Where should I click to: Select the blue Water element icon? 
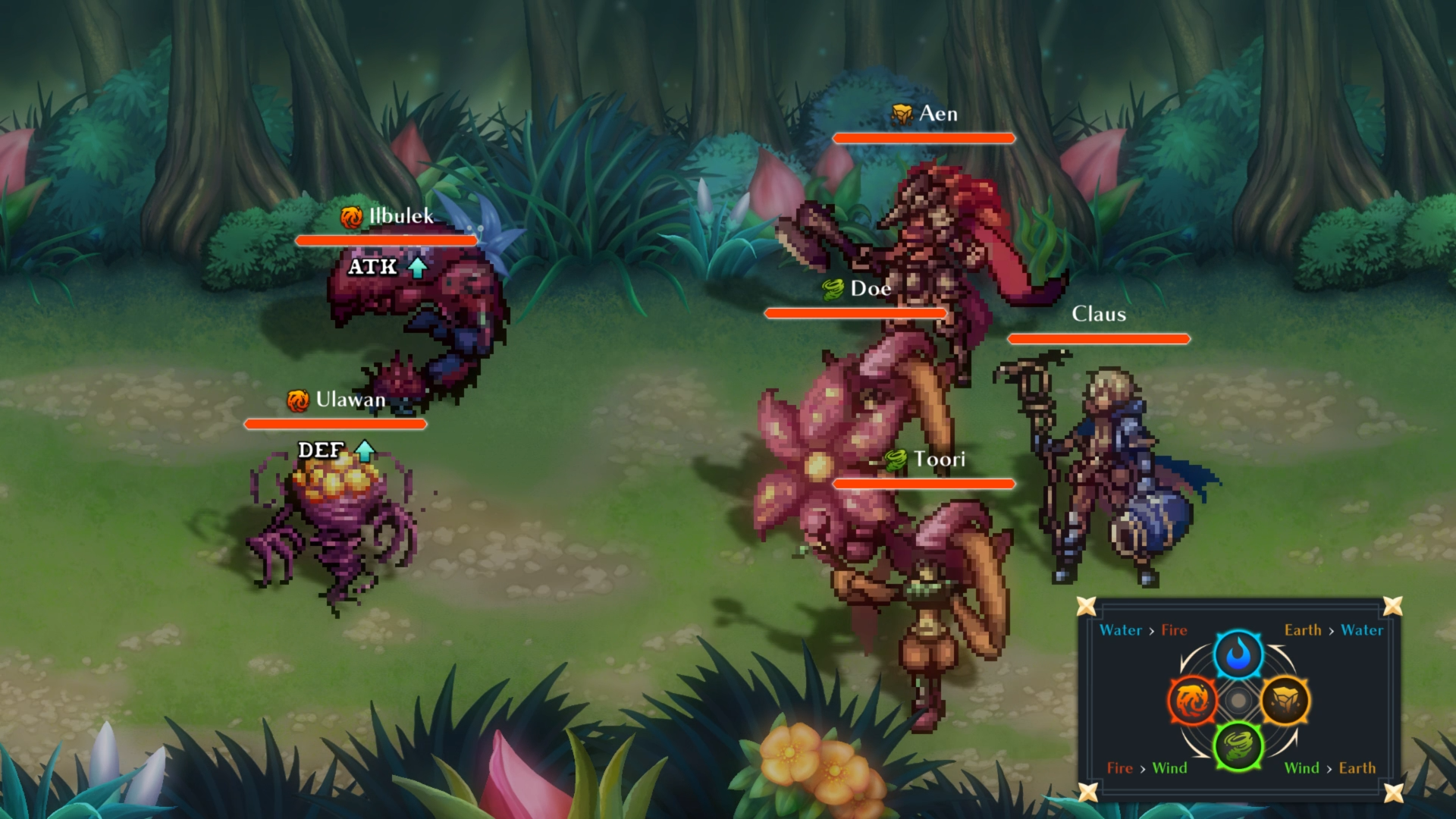pyautogui.click(x=1238, y=654)
